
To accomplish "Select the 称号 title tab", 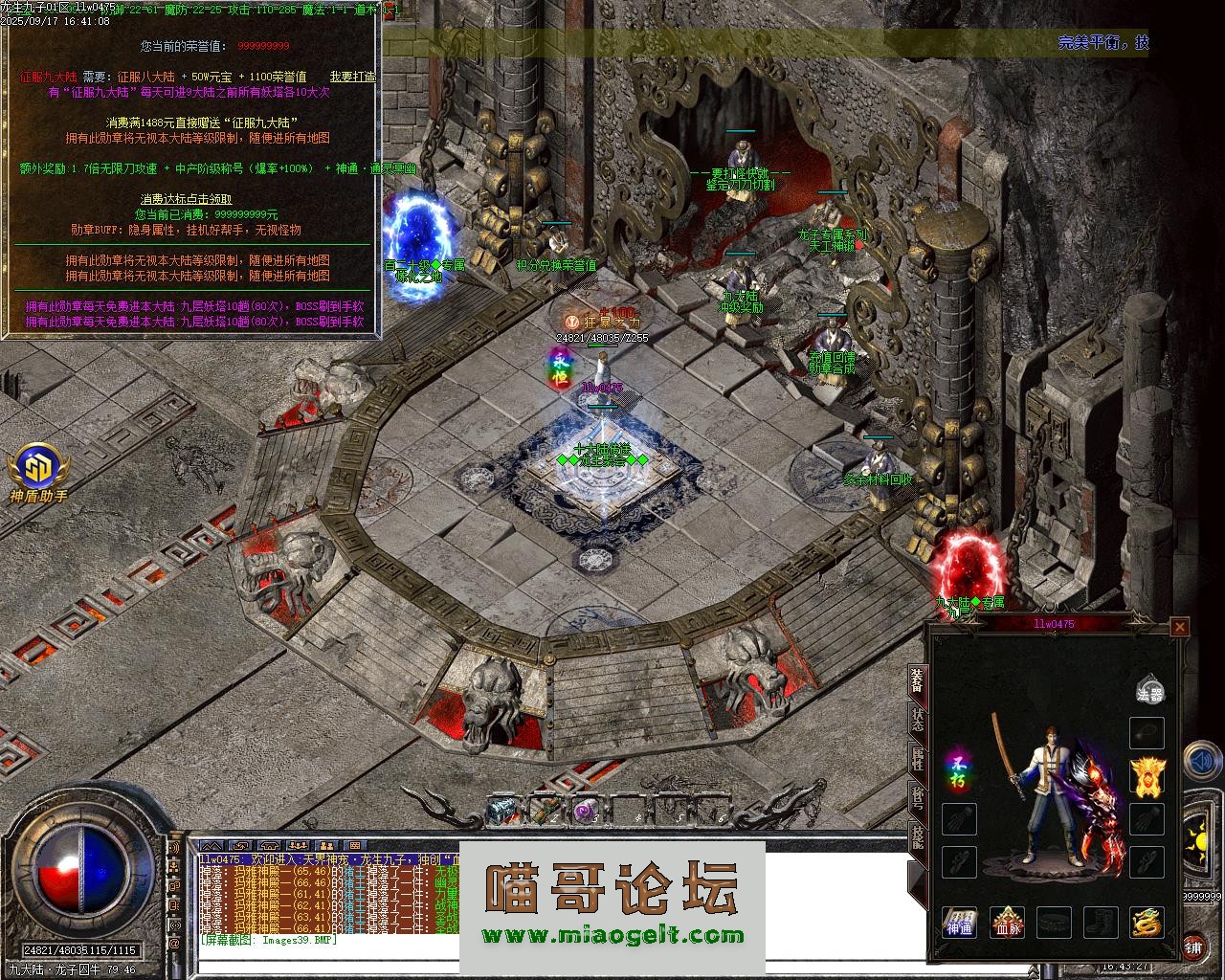I will (917, 800).
